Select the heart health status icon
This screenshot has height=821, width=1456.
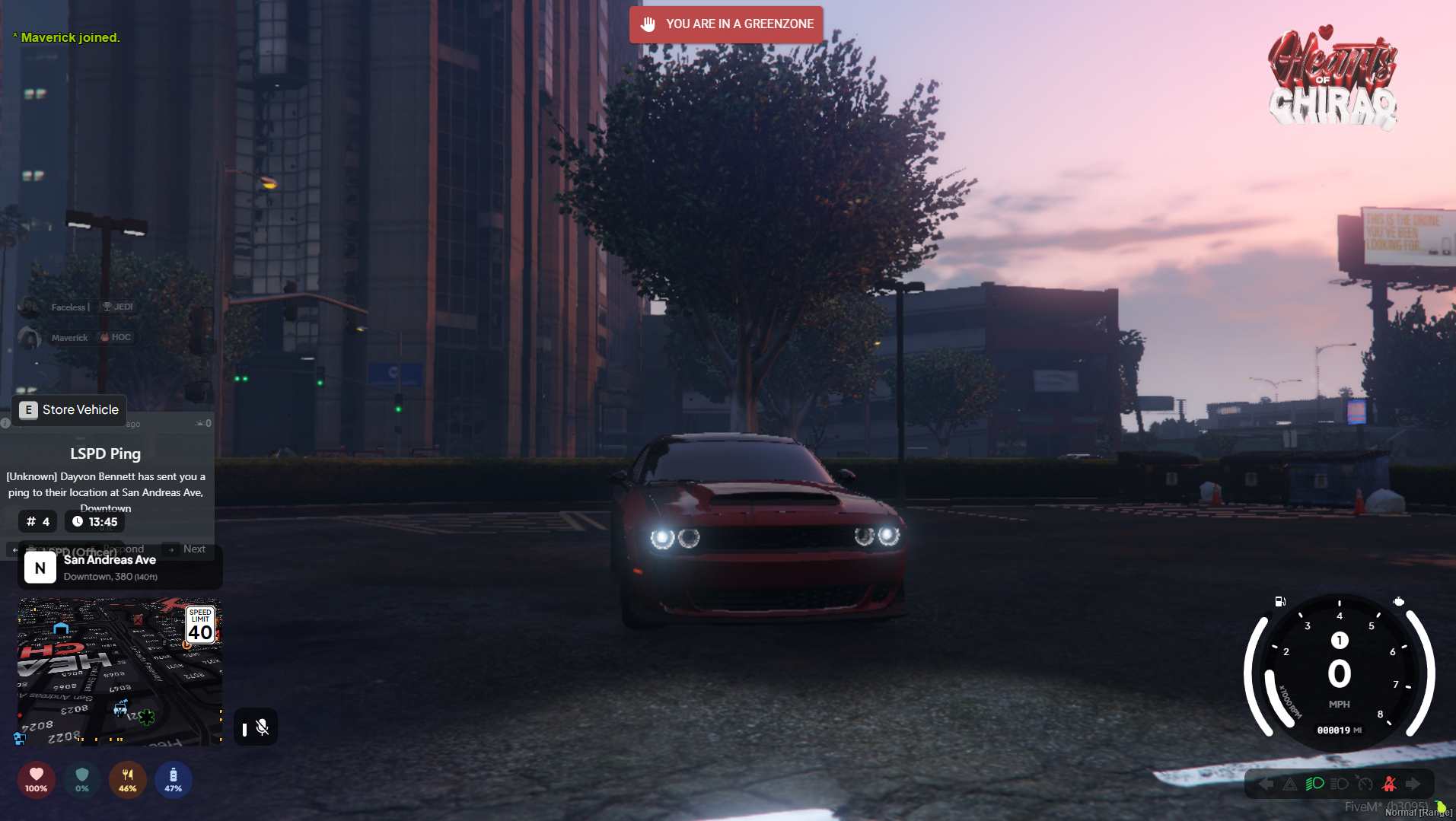[36, 779]
